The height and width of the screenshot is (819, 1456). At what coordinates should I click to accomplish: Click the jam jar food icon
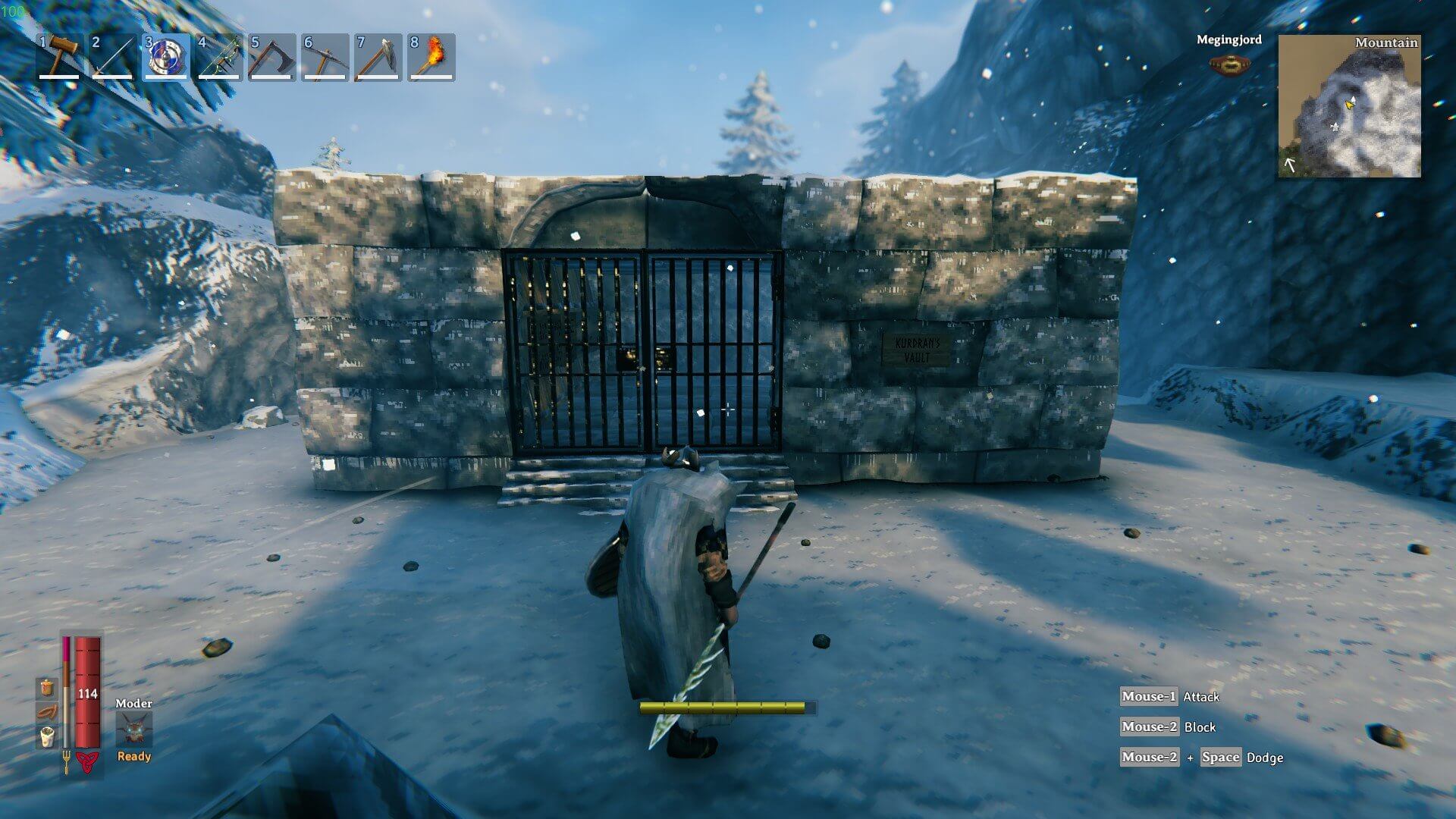[x=48, y=688]
